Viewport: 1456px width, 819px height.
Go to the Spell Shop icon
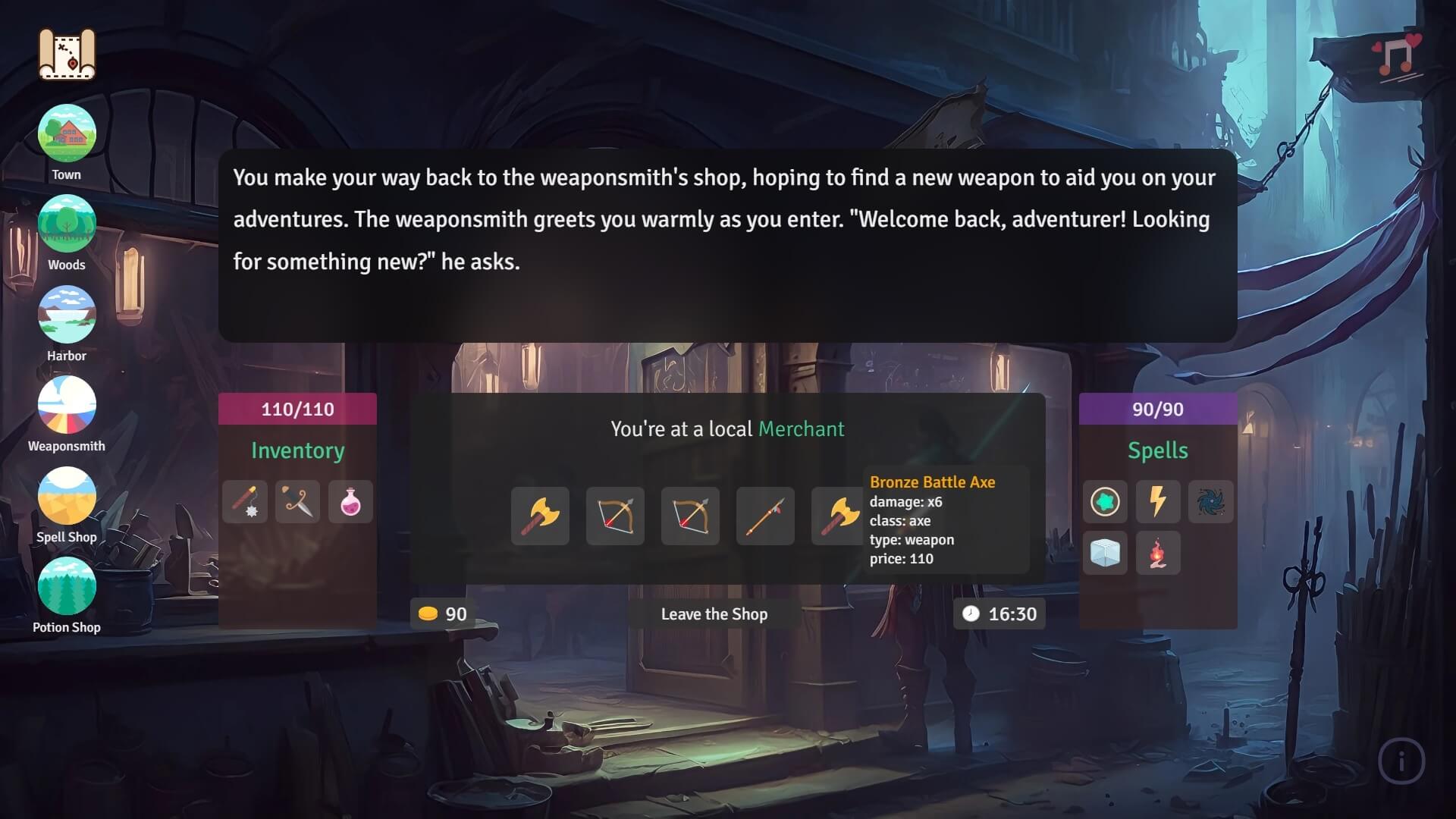[x=66, y=498]
